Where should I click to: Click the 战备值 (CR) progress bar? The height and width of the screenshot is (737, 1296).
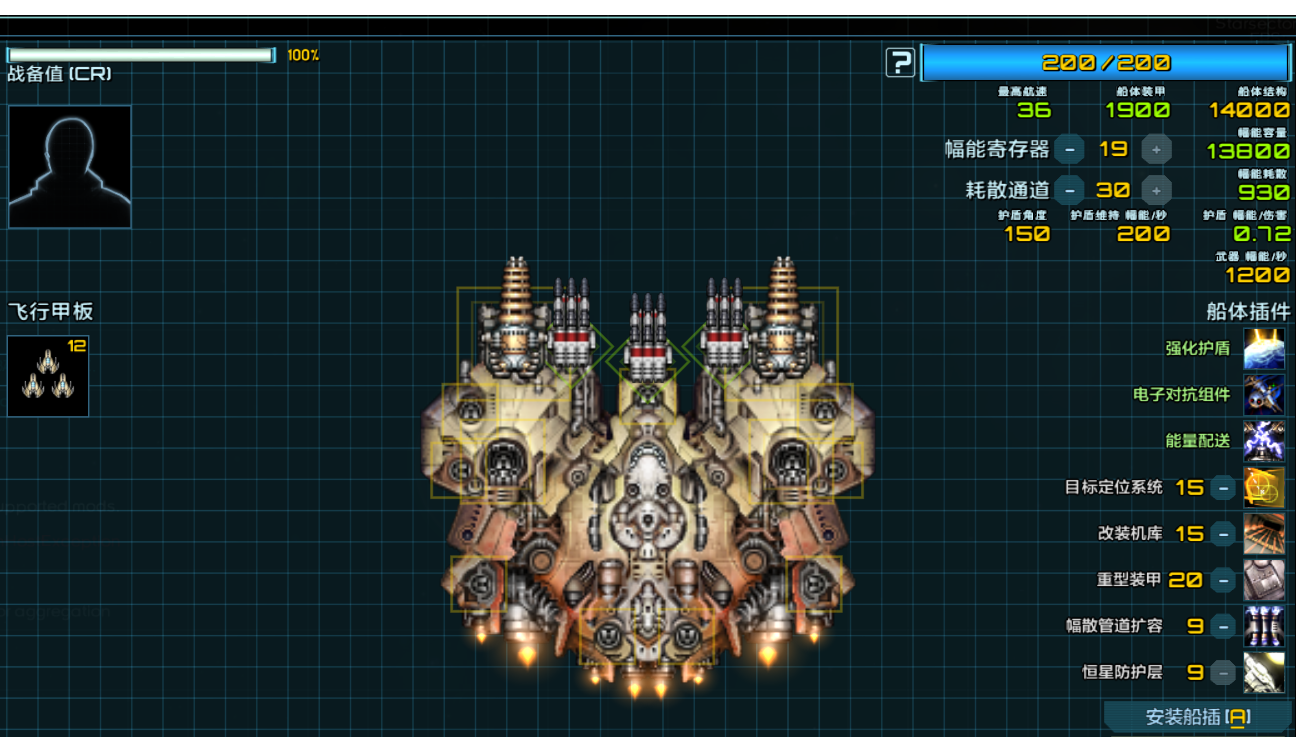140,55
